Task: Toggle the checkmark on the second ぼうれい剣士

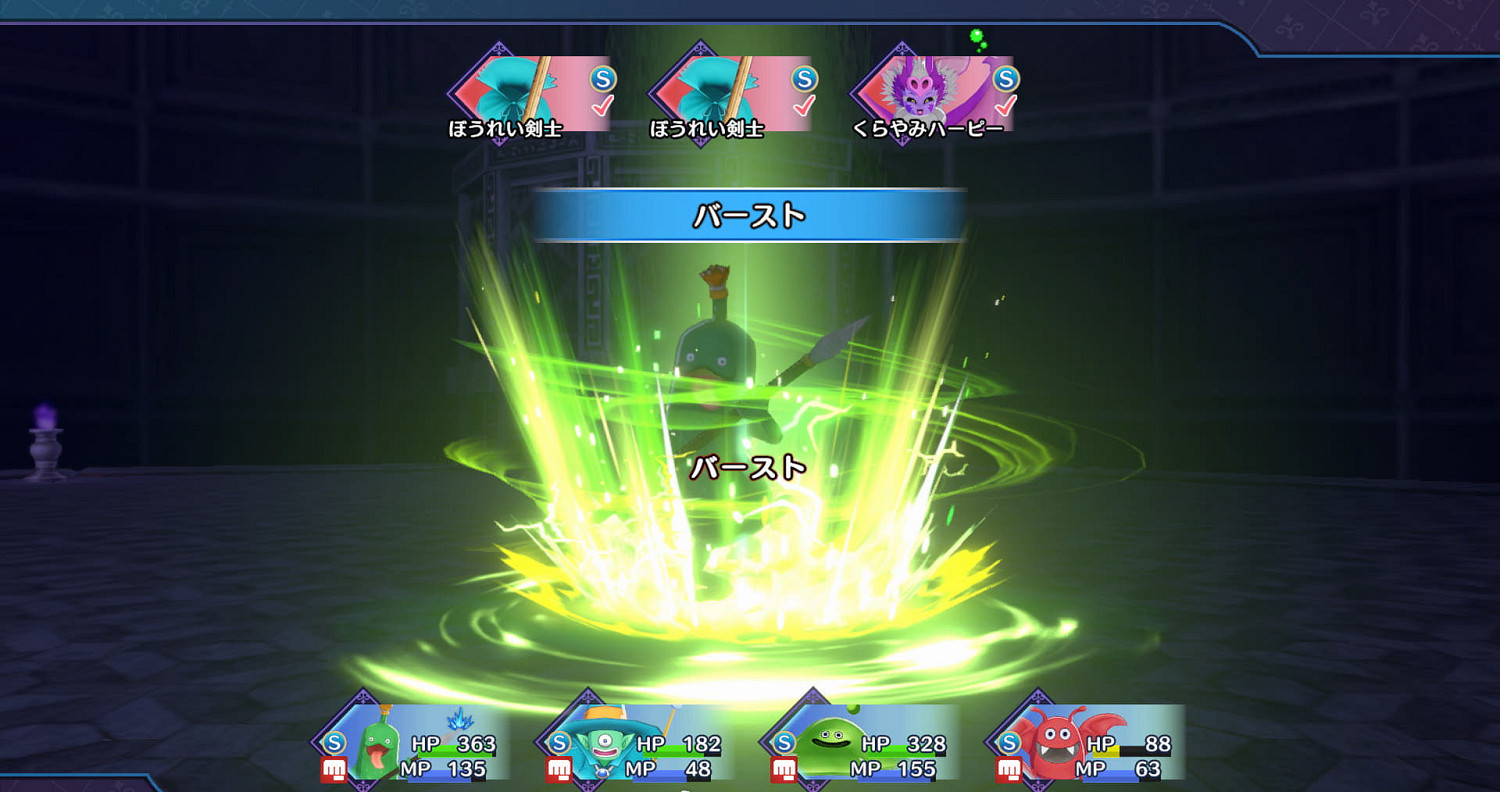Action: click(x=803, y=105)
